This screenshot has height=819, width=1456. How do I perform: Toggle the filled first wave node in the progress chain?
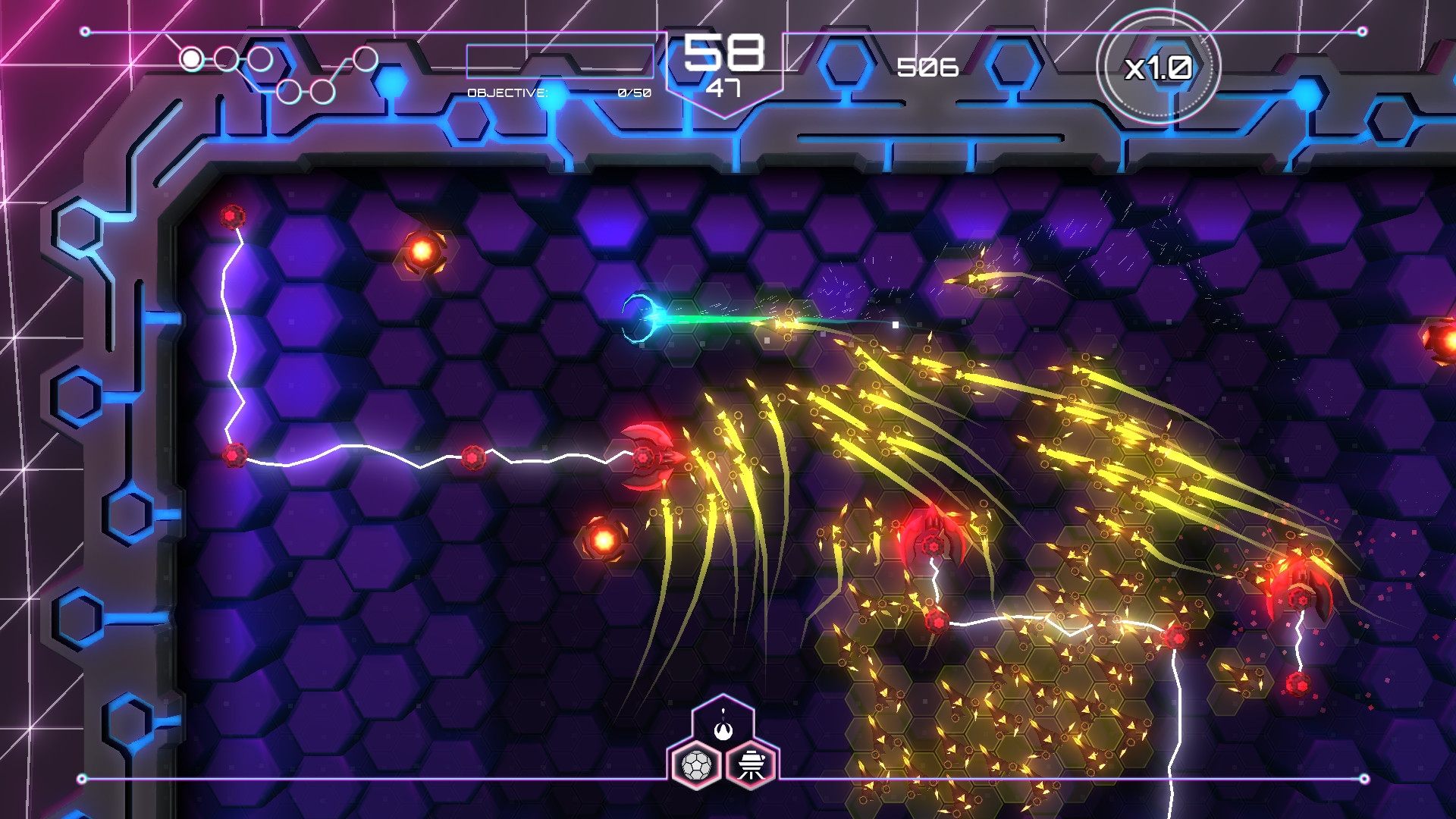point(190,58)
